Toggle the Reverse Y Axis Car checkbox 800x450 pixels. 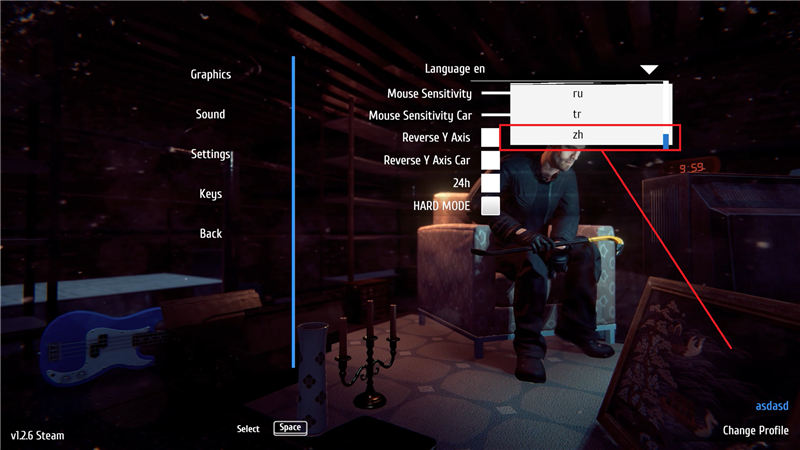point(490,160)
